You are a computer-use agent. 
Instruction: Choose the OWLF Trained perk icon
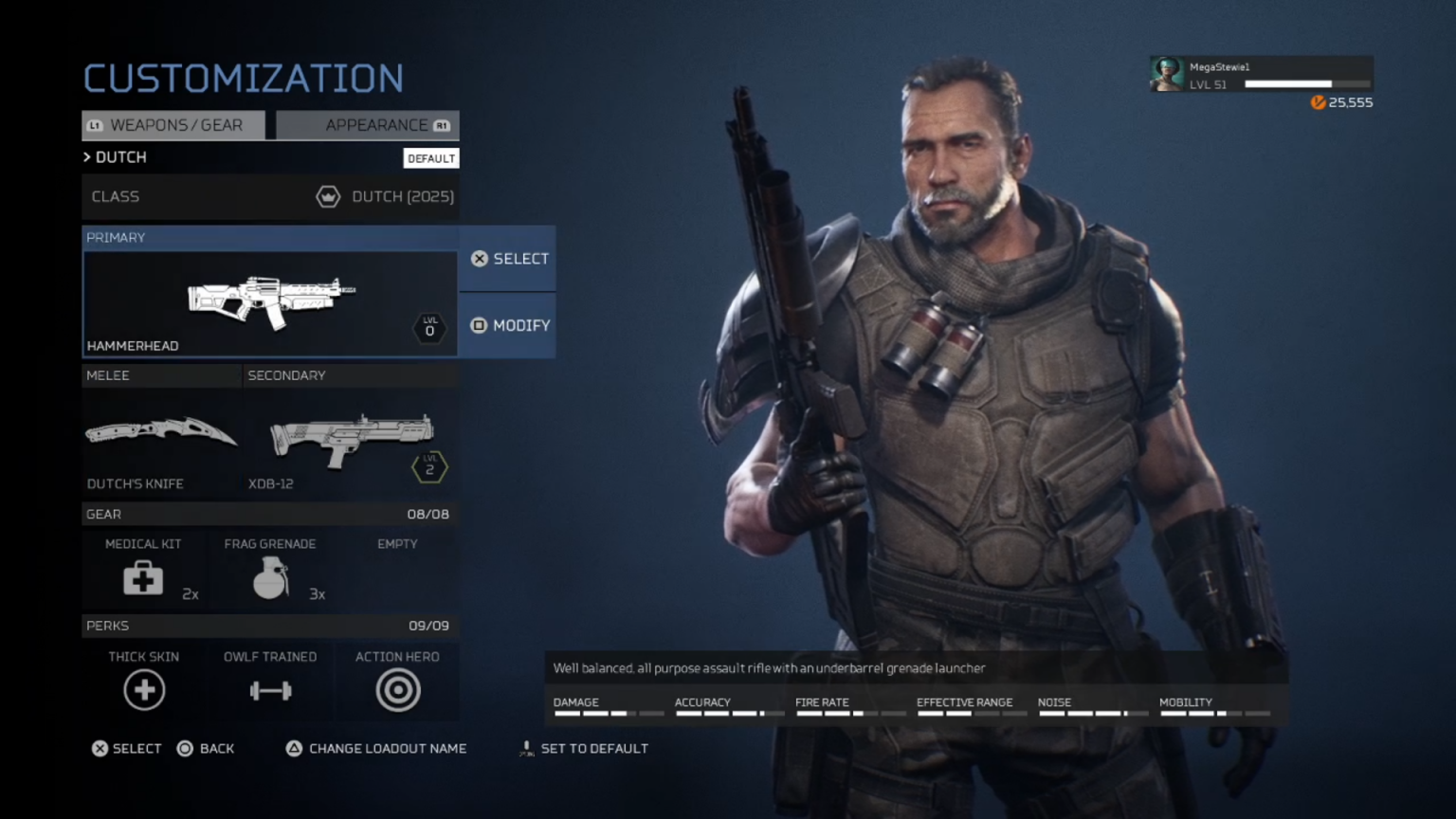pos(269,690)
